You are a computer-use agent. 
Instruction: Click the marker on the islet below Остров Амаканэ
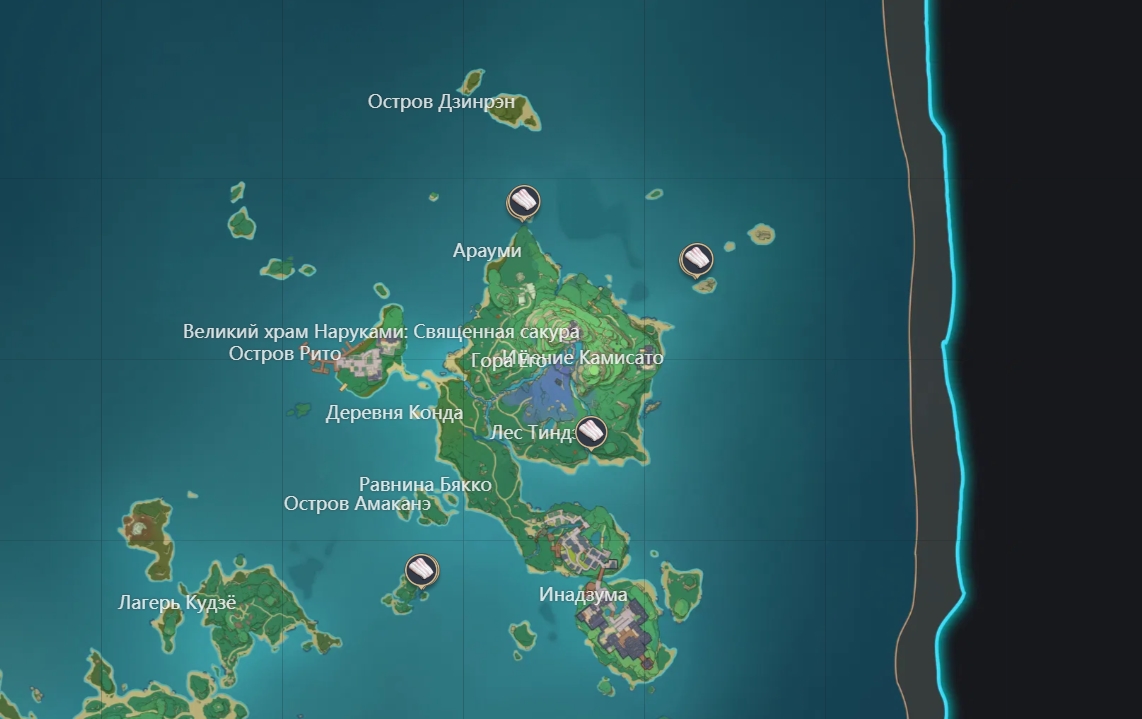point(422,571)
